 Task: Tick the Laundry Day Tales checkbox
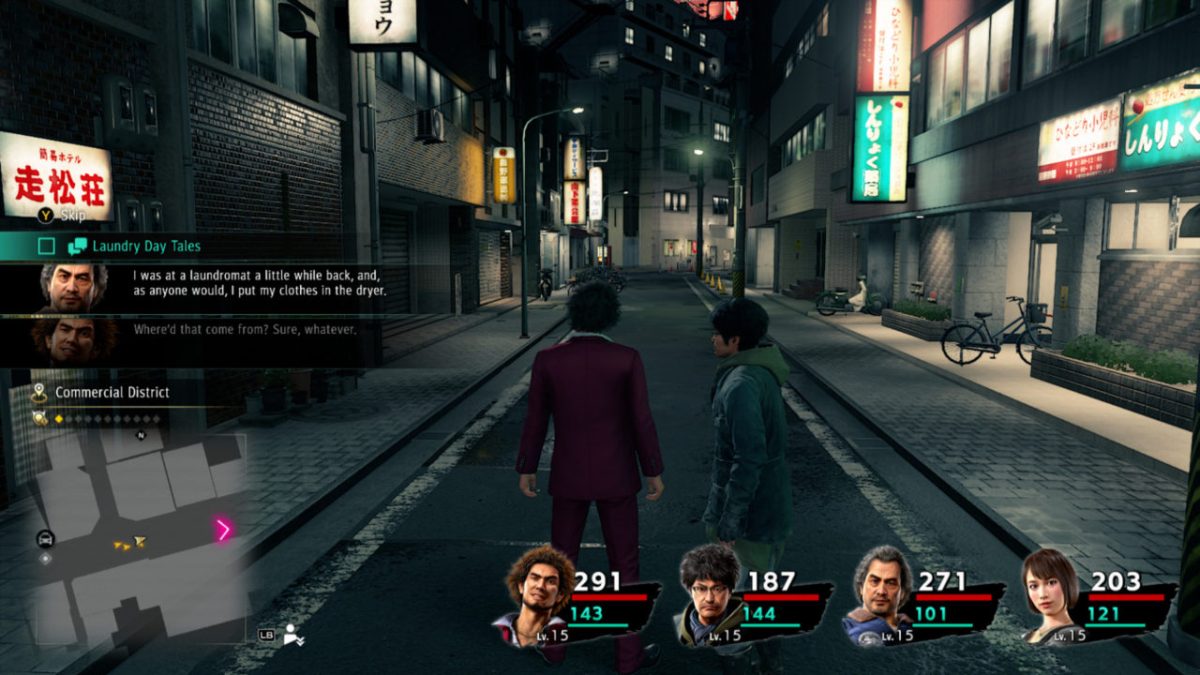(x=47, y=246)
